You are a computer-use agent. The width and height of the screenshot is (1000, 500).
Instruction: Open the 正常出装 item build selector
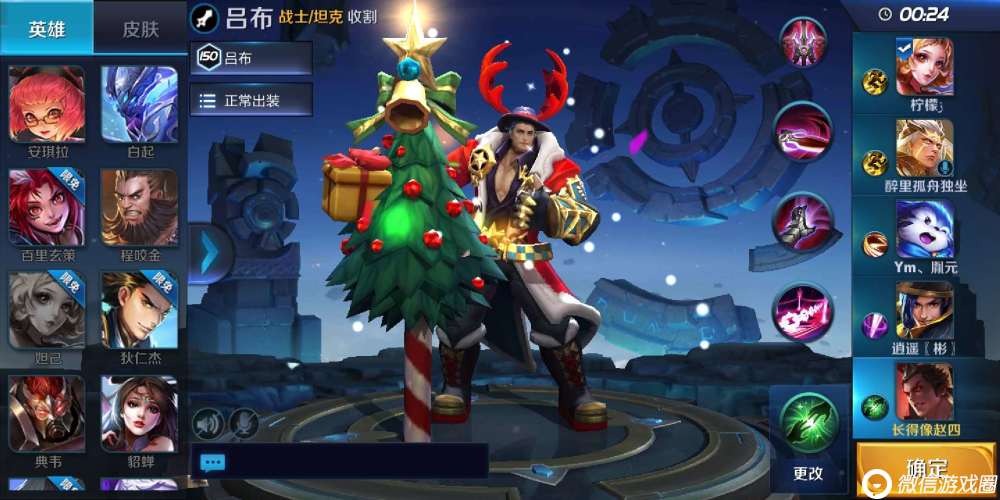pos(251,100)
